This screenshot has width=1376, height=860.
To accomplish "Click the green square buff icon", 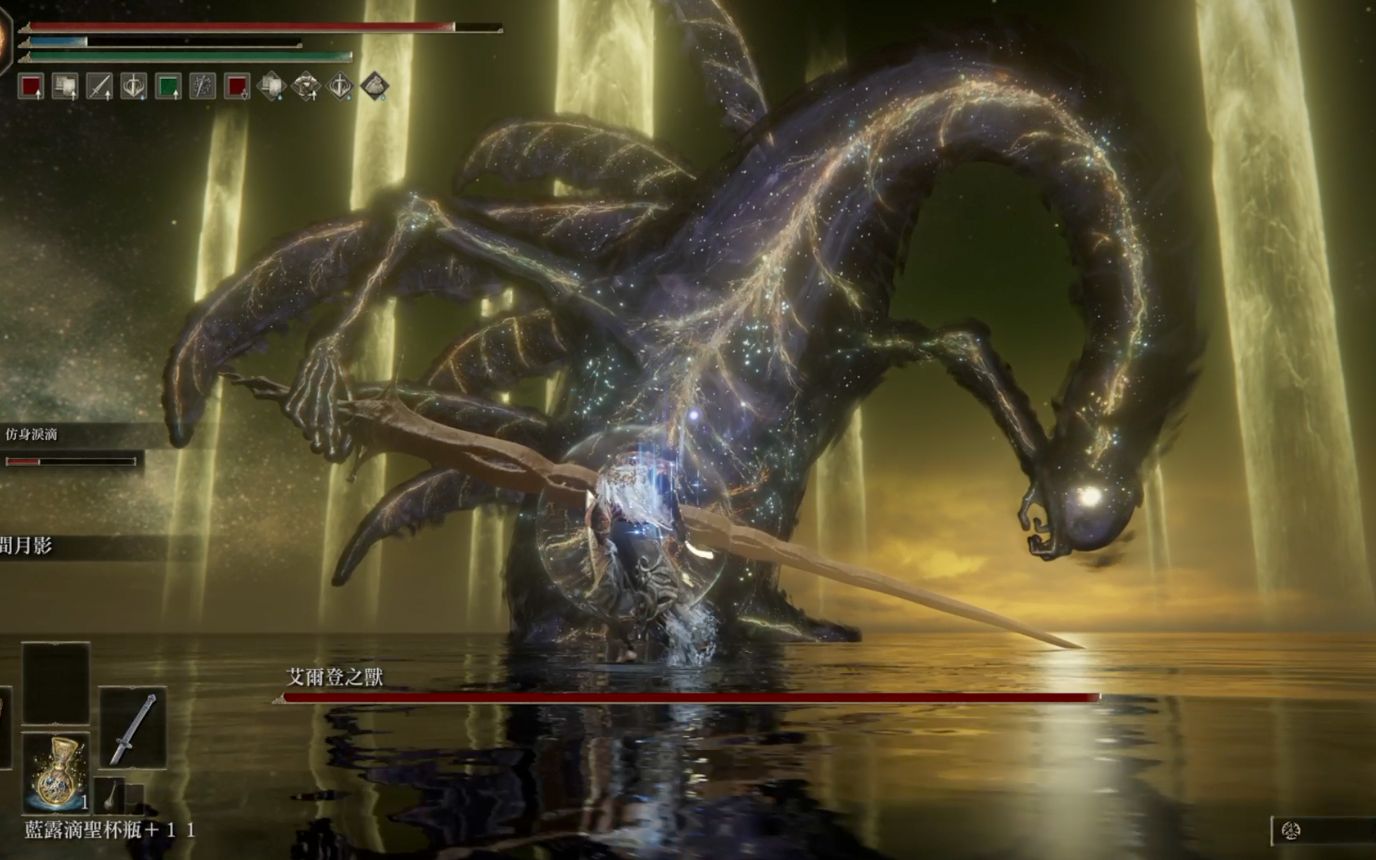I will 168,87.
